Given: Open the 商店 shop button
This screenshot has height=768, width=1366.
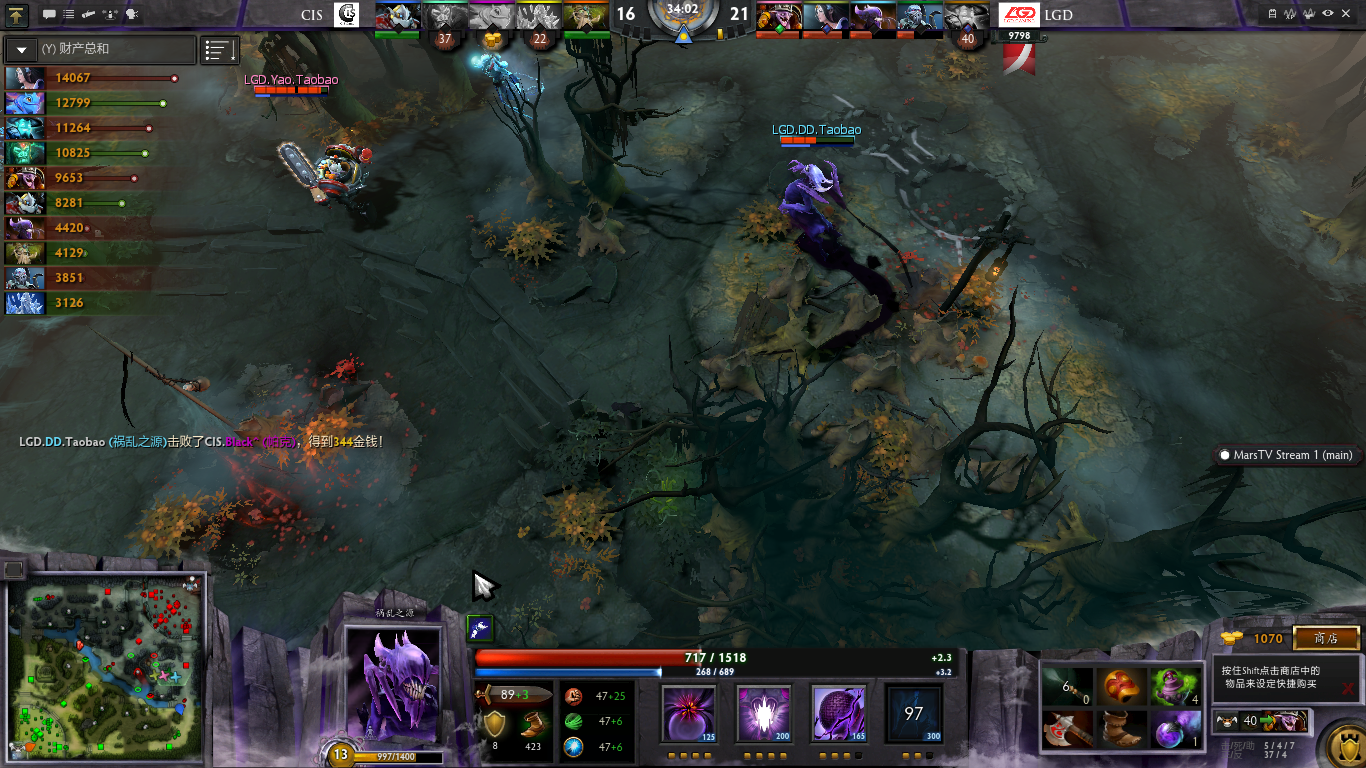Looking at the screenshot, I should pos(1326,638).
